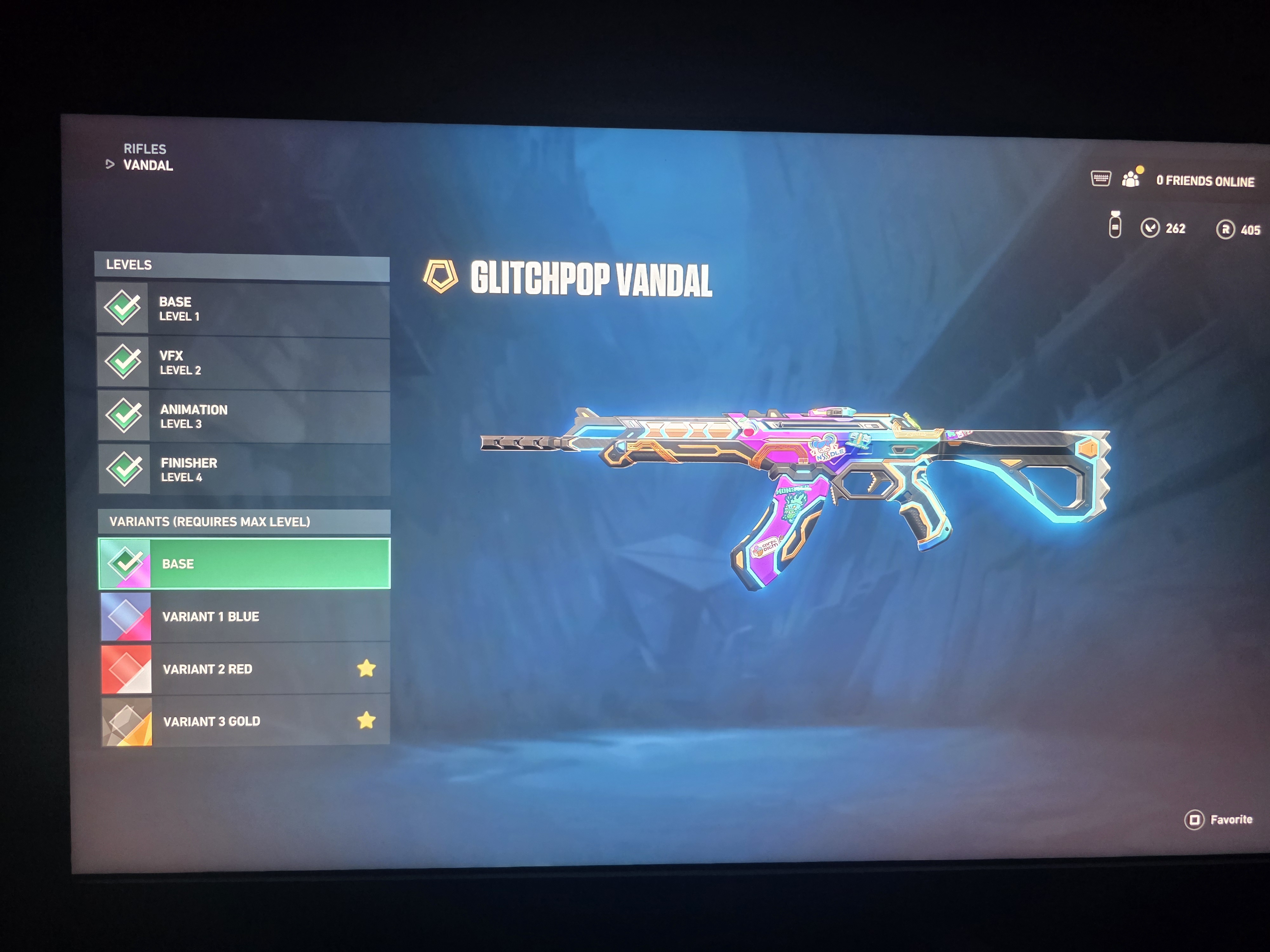Screen dimensions: 1270x952
Task: Open the Valorant Points balance
Action: (1163, 228)
